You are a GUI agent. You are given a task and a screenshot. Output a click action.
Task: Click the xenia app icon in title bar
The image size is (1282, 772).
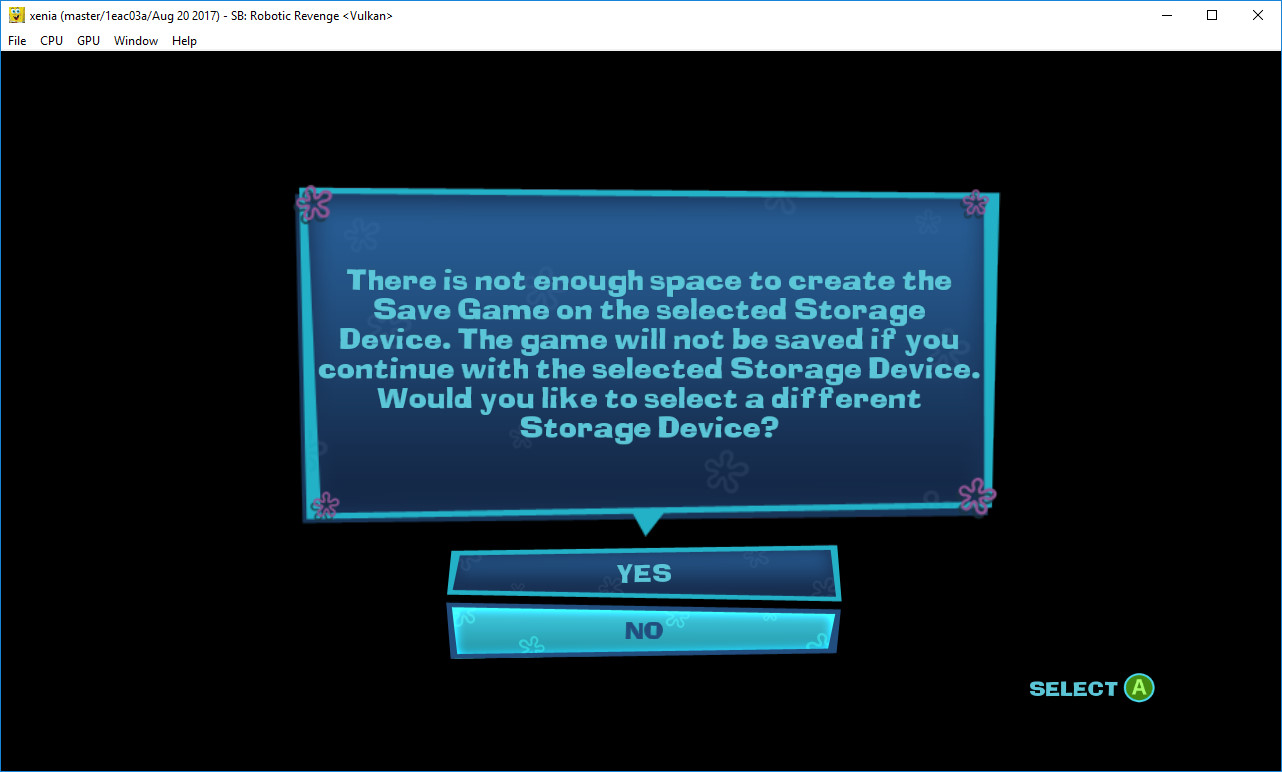pos(15,15)
